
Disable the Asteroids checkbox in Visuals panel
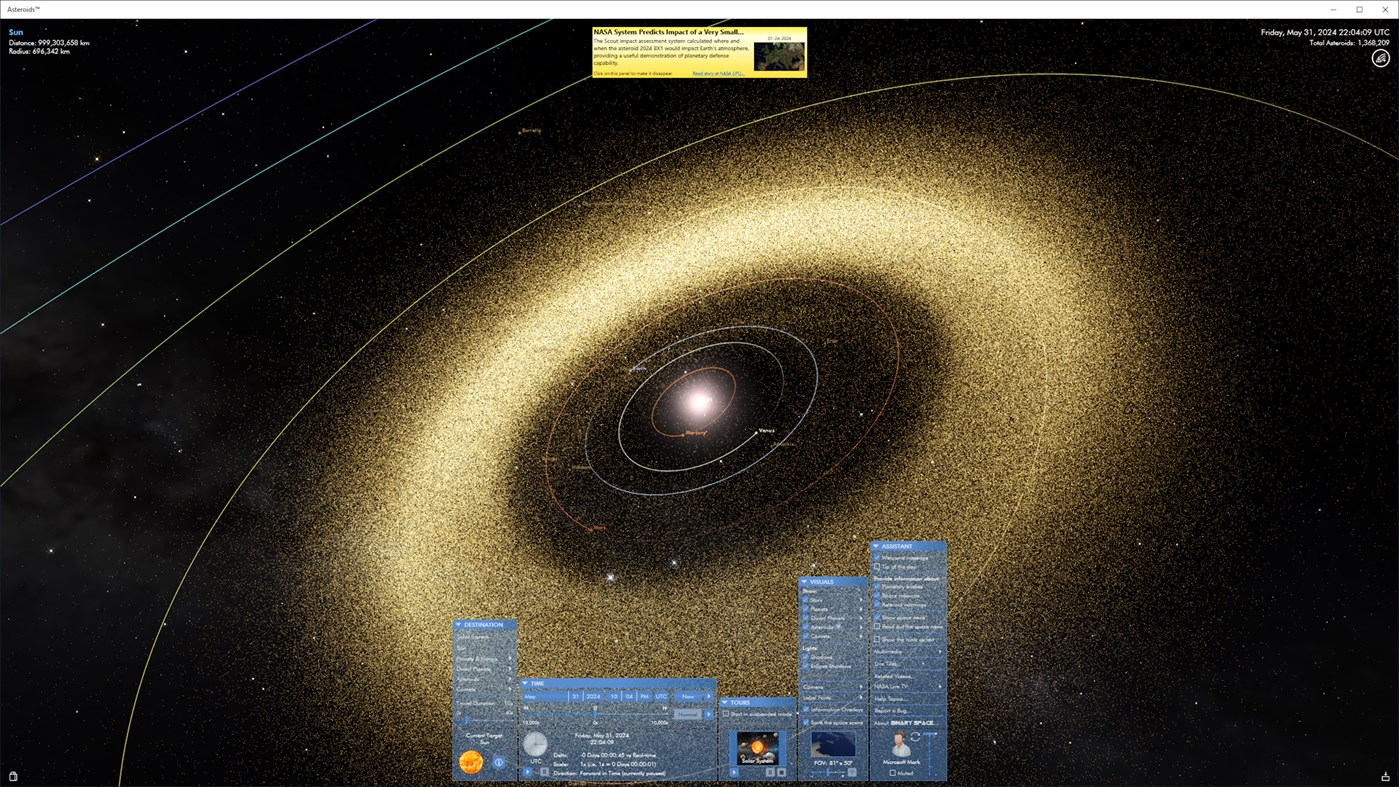(807, 627)
